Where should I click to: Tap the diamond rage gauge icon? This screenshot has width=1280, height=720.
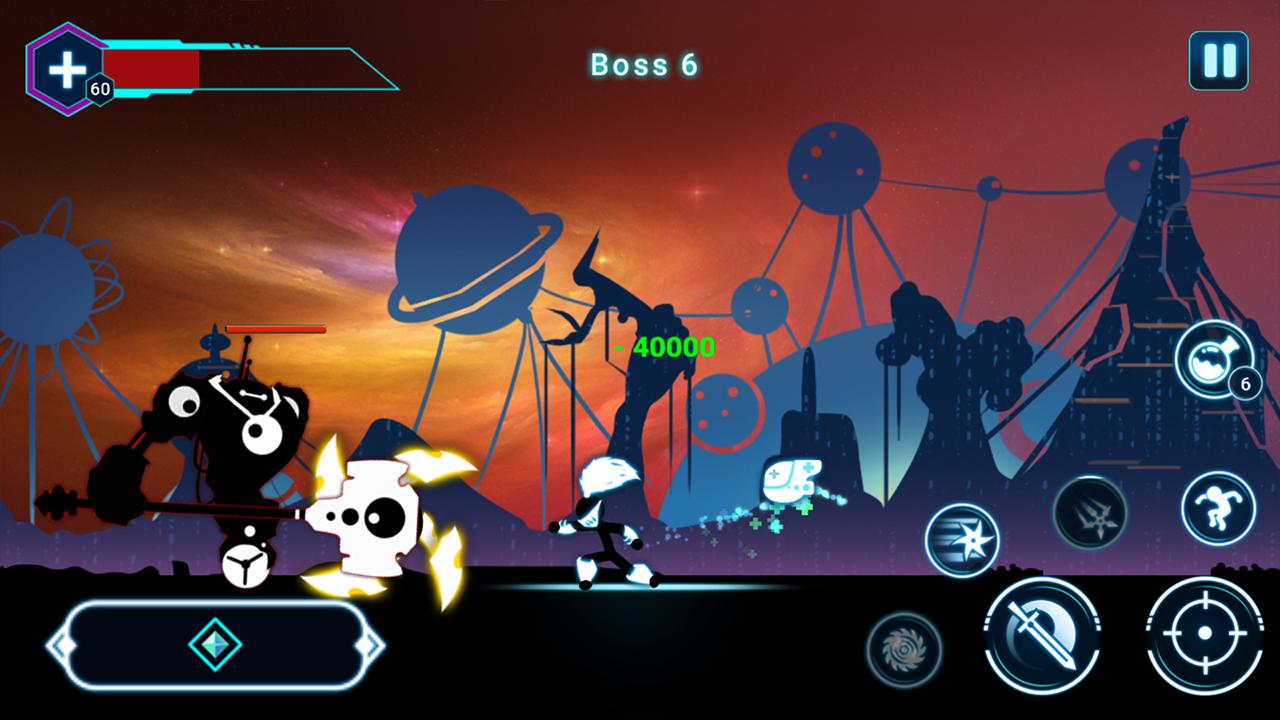216,645
